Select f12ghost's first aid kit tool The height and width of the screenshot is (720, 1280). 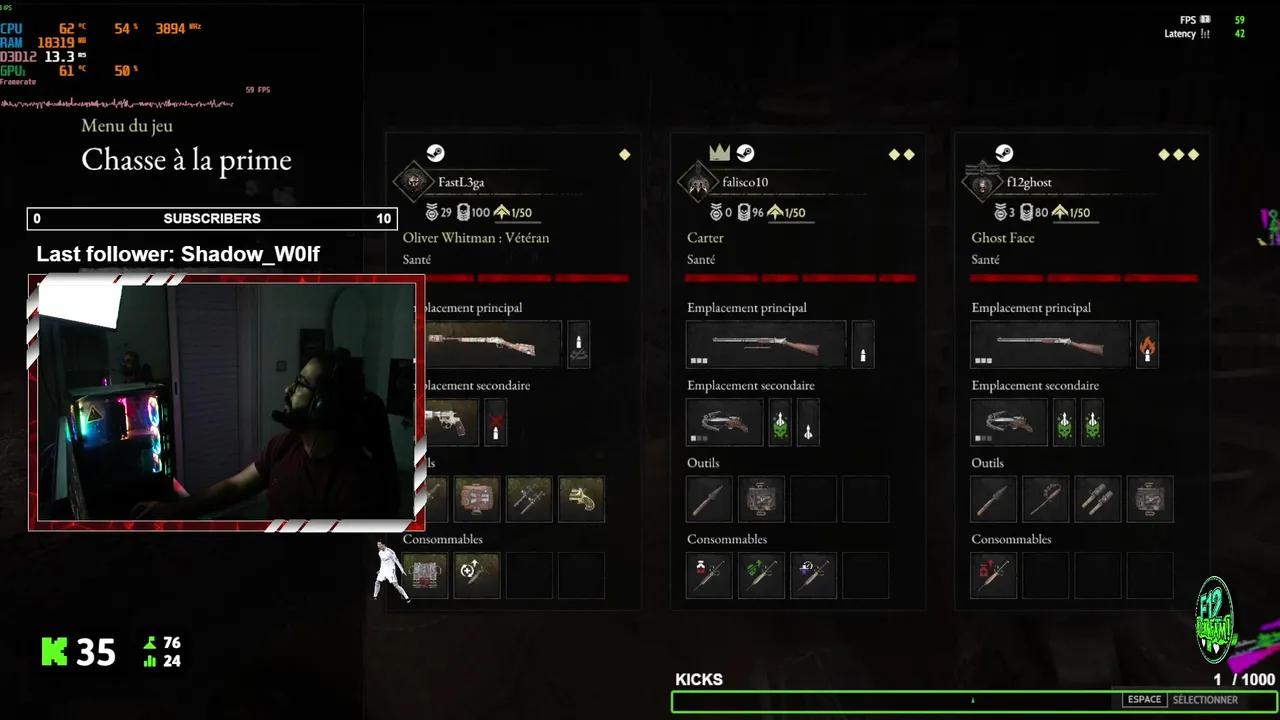click(x=1150, y=499)
